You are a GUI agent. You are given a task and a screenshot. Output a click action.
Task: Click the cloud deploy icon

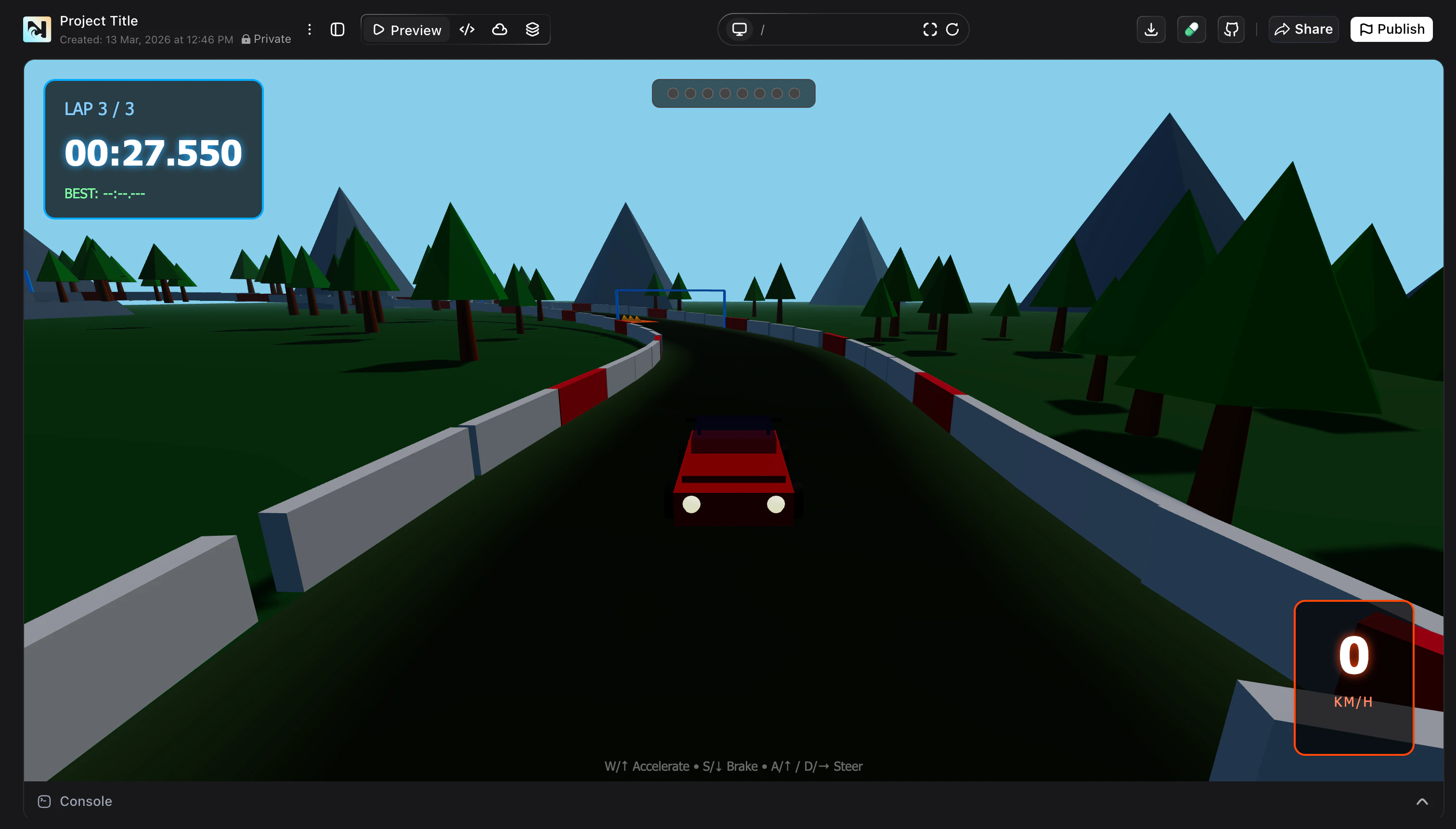pos(499,29)
